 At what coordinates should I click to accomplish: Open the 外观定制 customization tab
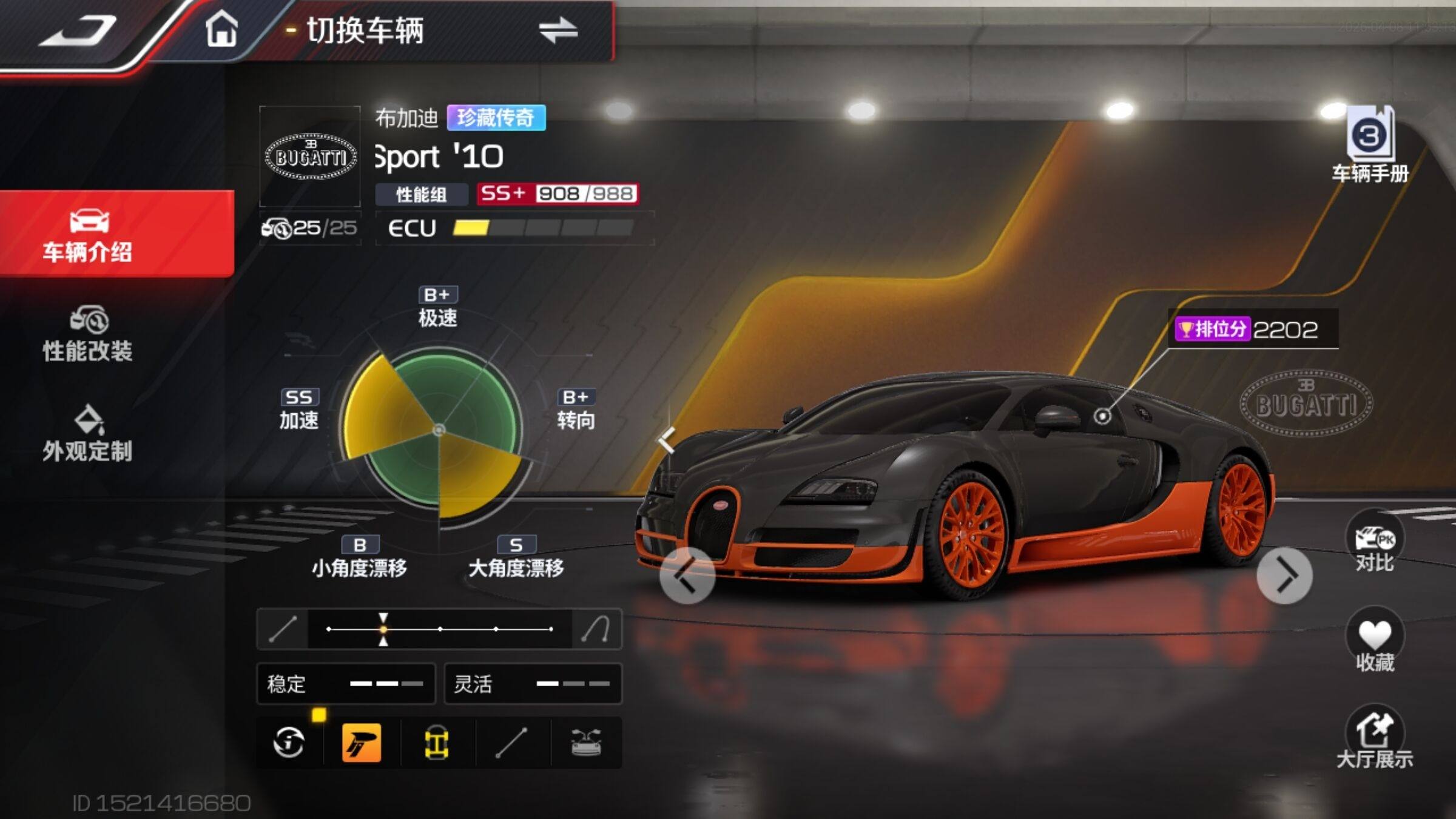click(88, 434)
